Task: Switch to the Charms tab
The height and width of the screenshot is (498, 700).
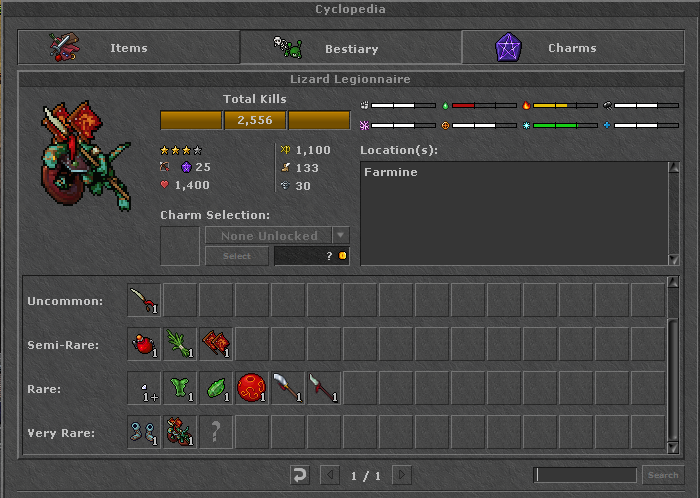Action: click(571, 47)
